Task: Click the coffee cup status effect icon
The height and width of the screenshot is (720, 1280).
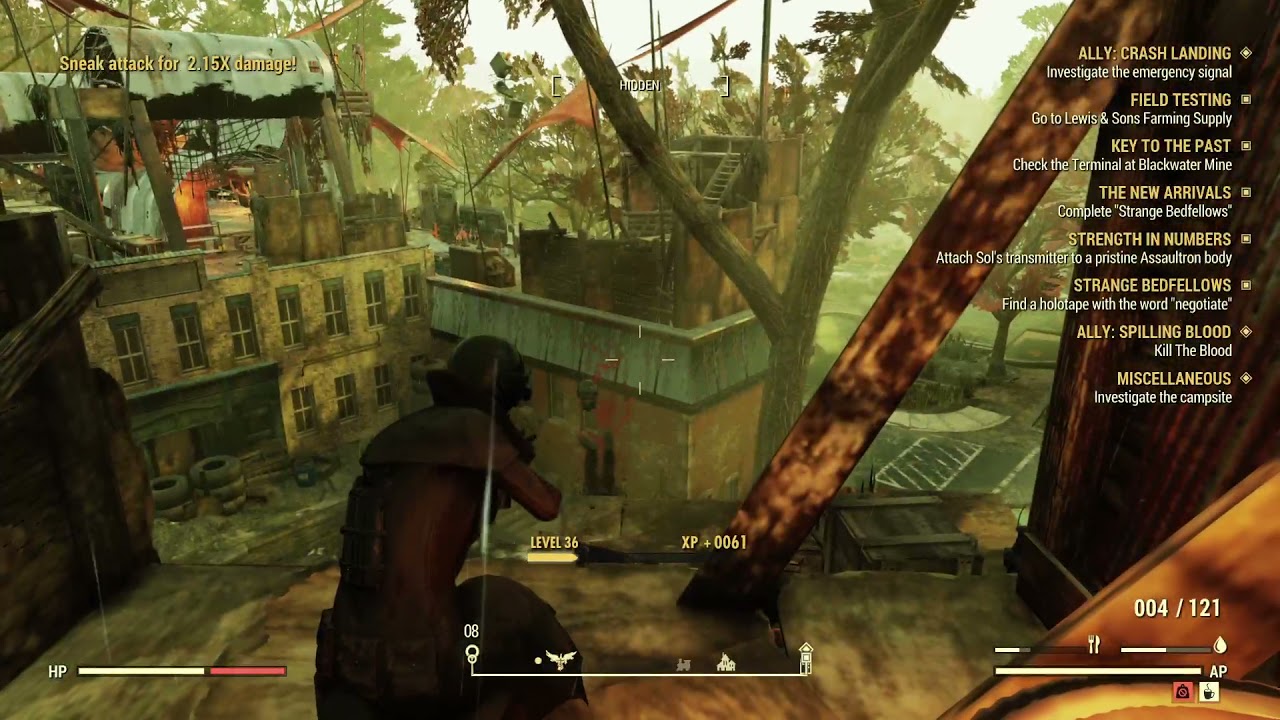Action: pyautogui.click(x=1208, y=691)
